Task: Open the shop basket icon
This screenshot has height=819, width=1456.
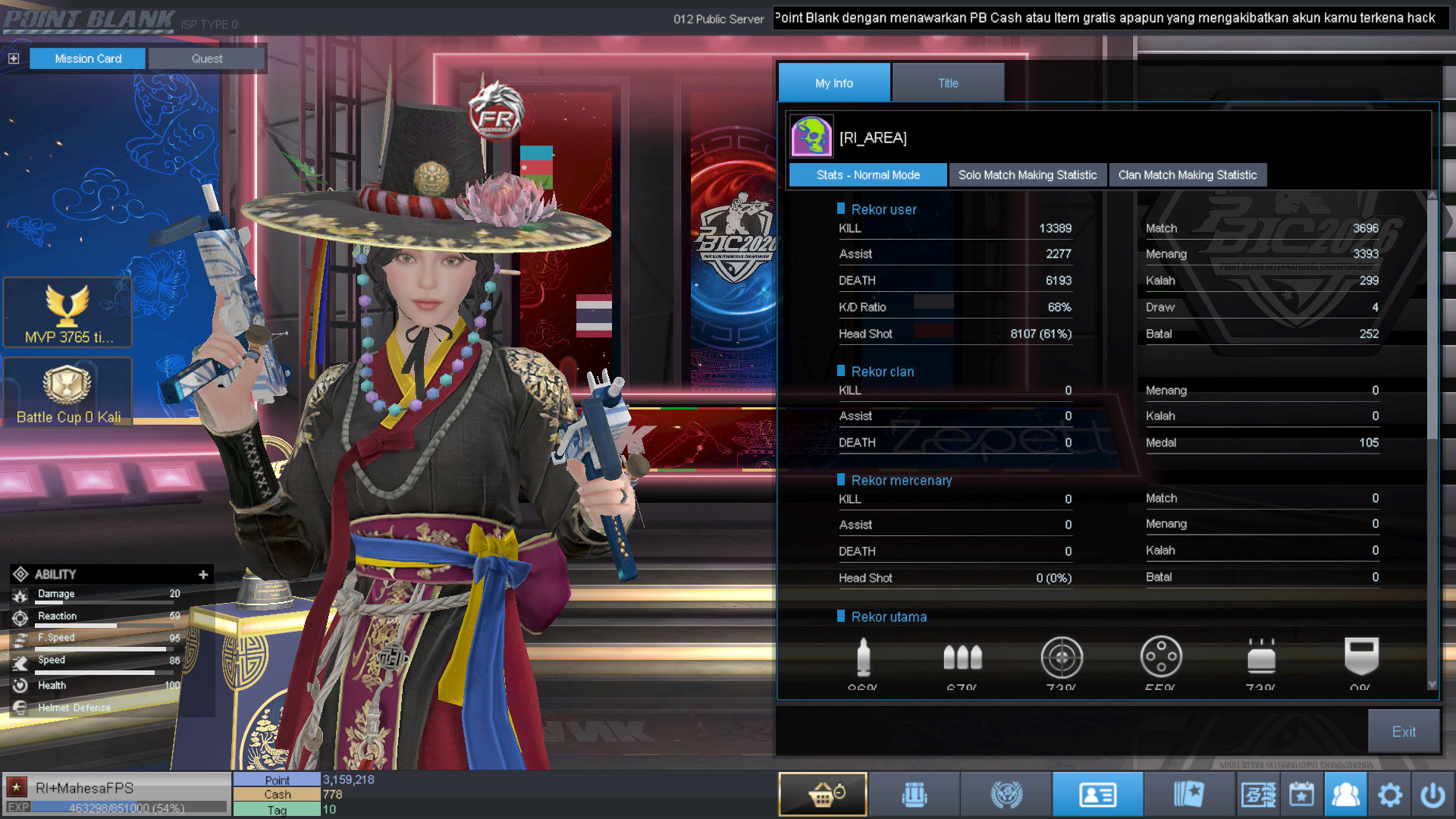Action: click(x=823, y=794)
